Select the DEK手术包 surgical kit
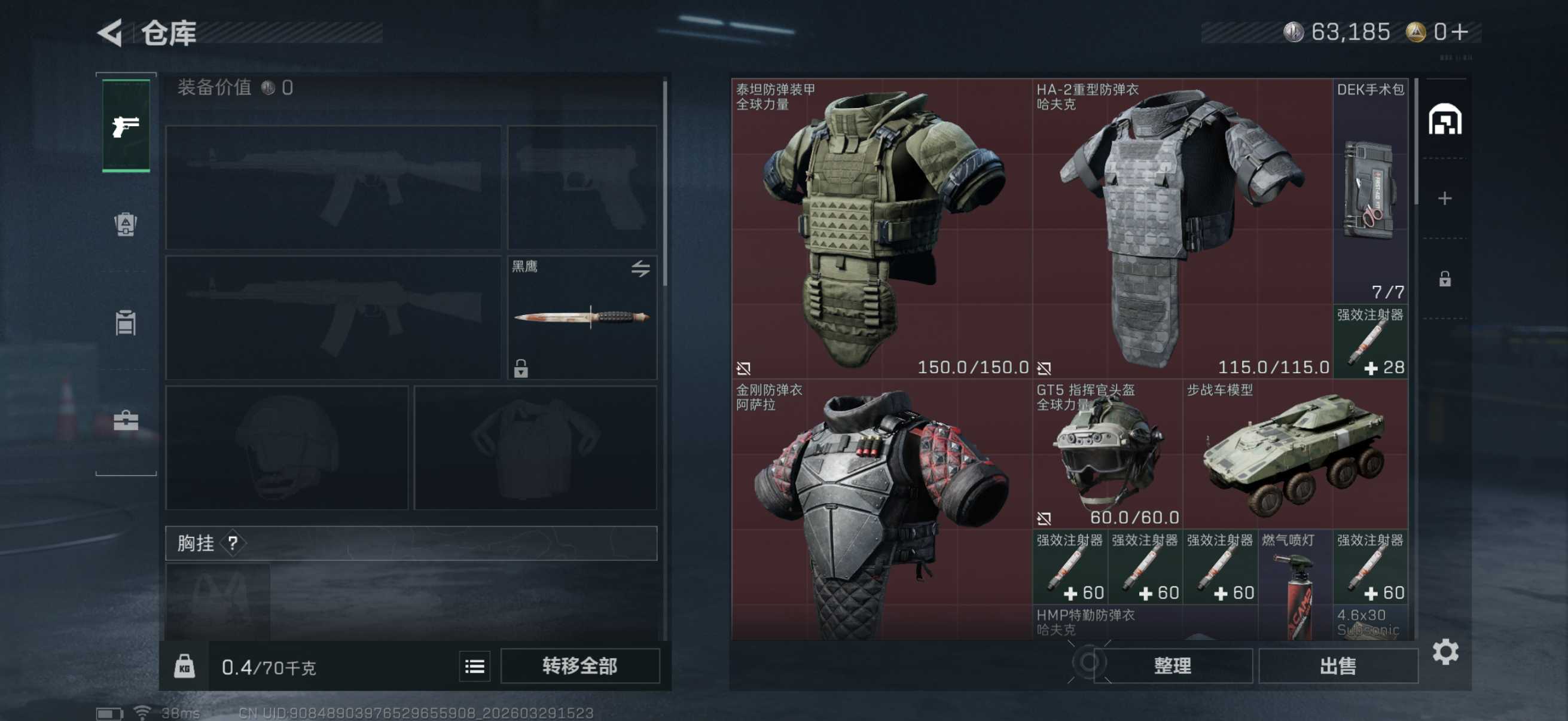The width and height of the screenshot is (1568, 721). point(1370,192)
